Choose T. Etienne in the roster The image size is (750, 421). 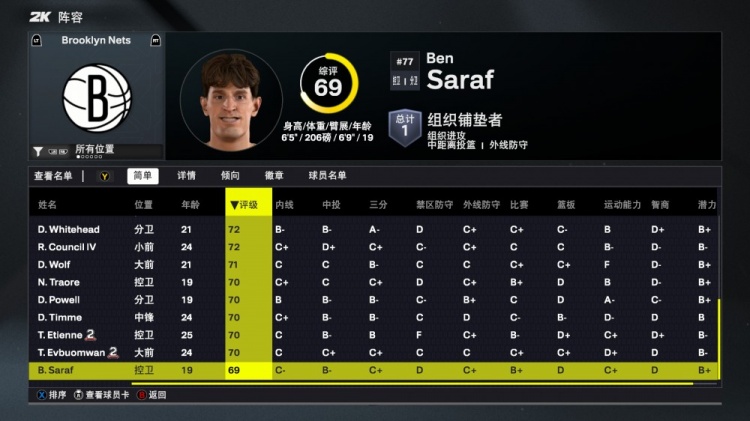pyautogui.click(x=62, y=335)
